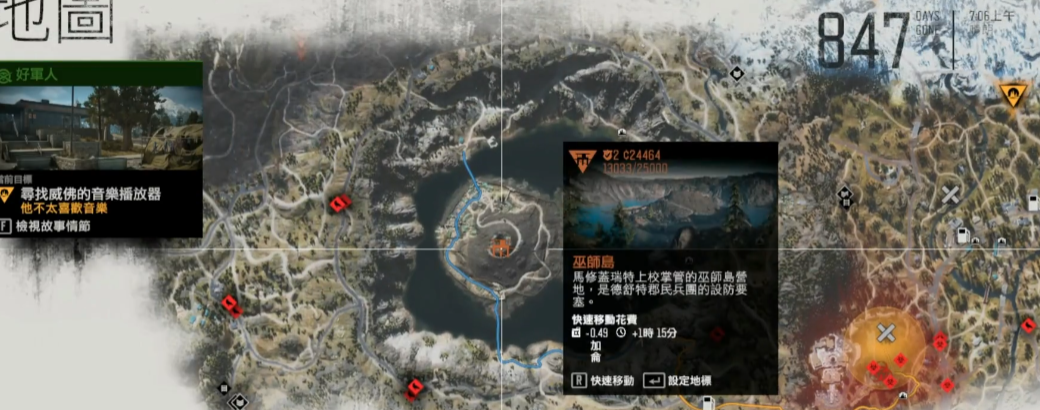Click the red marker nearest the lake's west shore
The height and width of the screenshot is (410, 1040).
339,204
